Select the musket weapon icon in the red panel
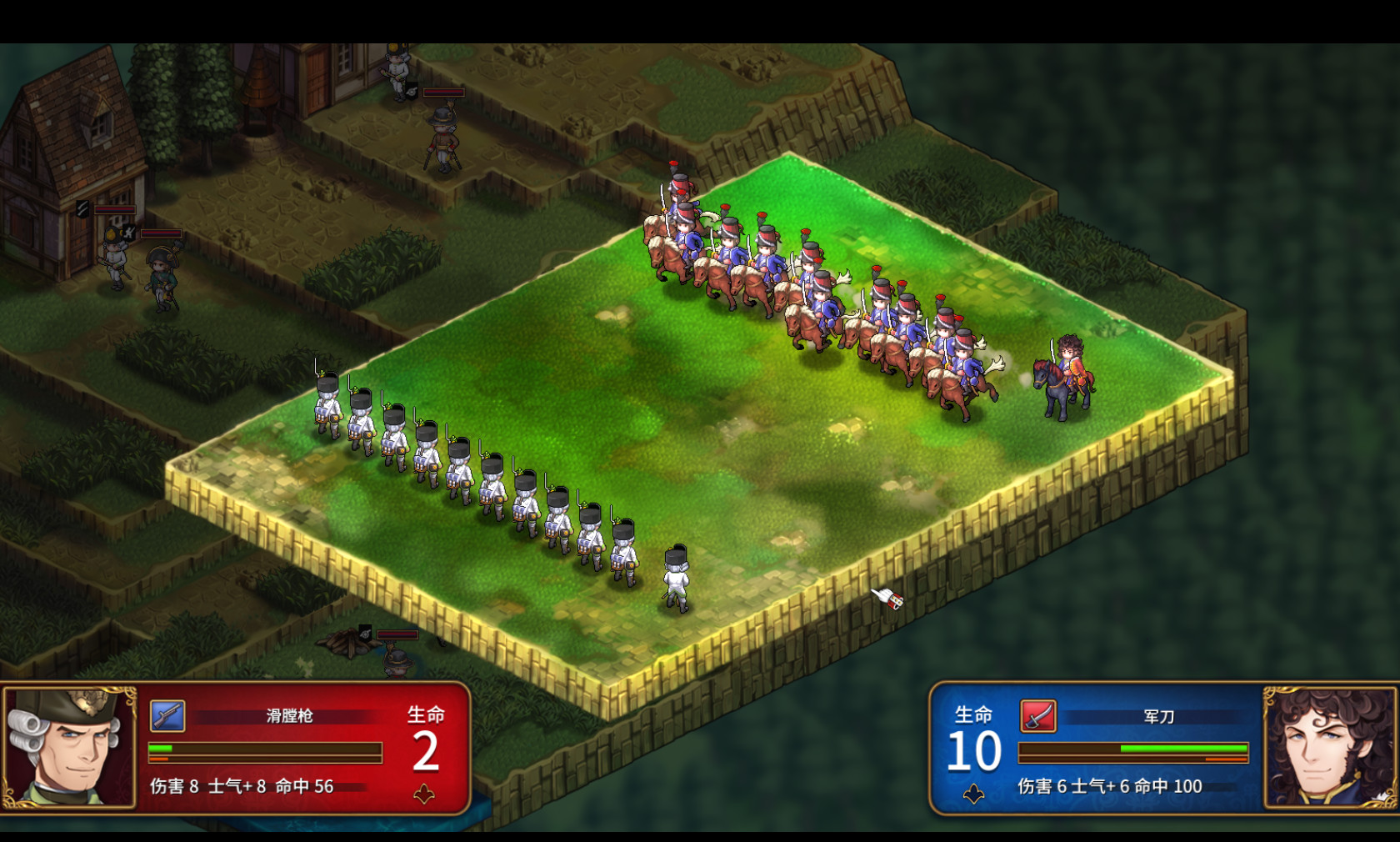This screenshot has width=1400, height=842. 167,714
